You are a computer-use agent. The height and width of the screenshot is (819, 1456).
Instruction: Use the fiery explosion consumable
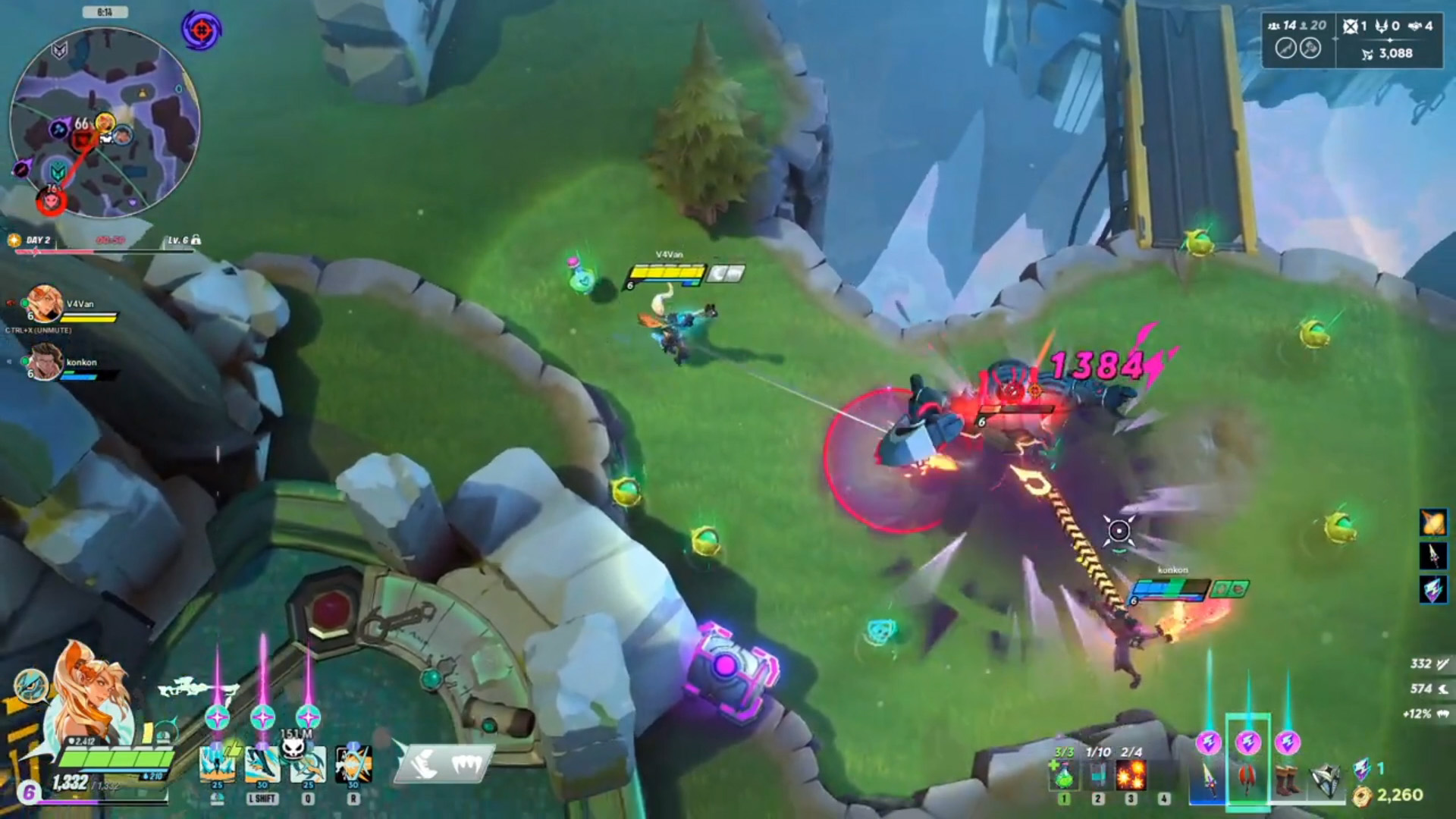1131,775
